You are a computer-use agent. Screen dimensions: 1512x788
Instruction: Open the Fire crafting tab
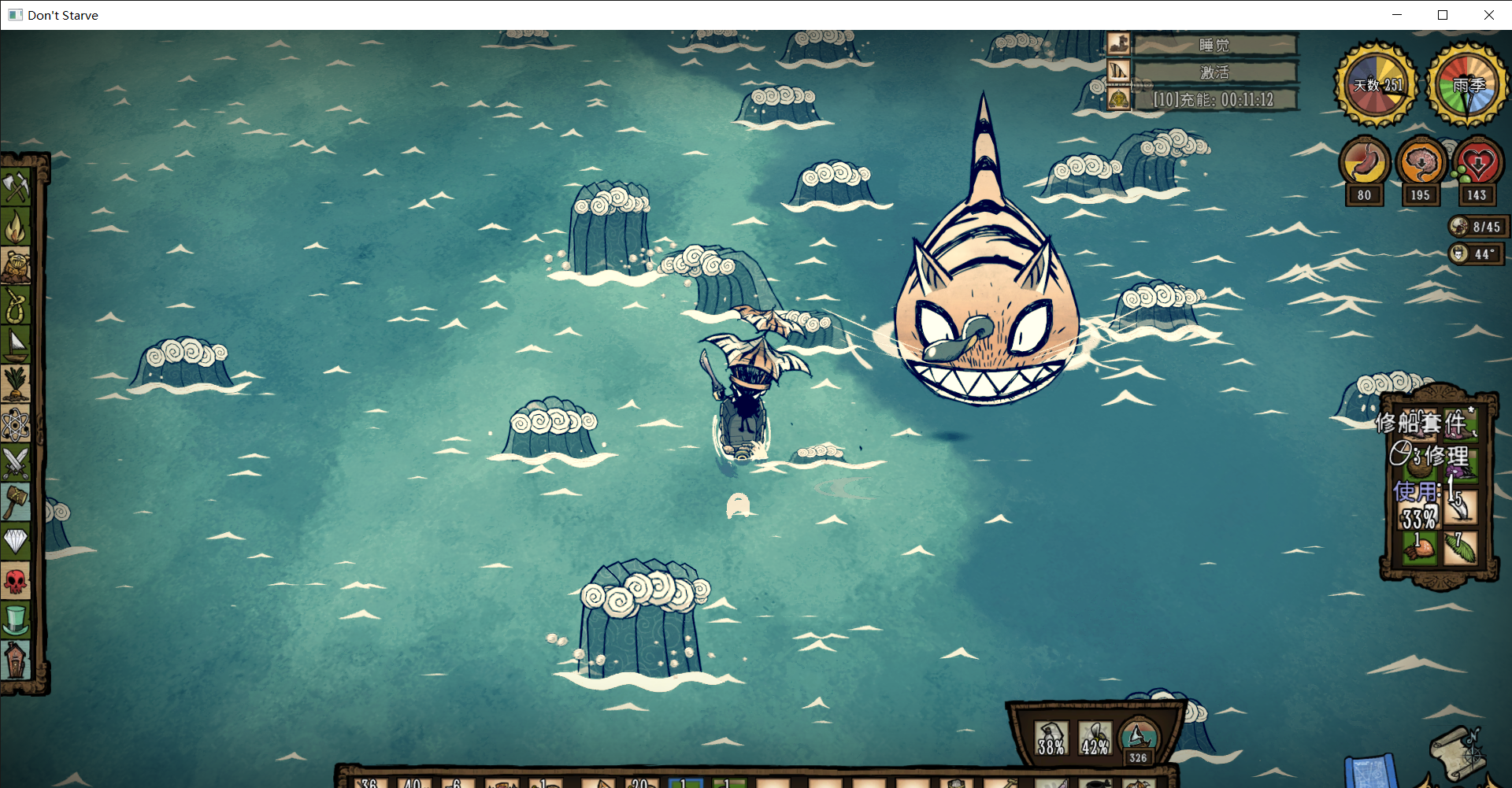tap(16, 227)
